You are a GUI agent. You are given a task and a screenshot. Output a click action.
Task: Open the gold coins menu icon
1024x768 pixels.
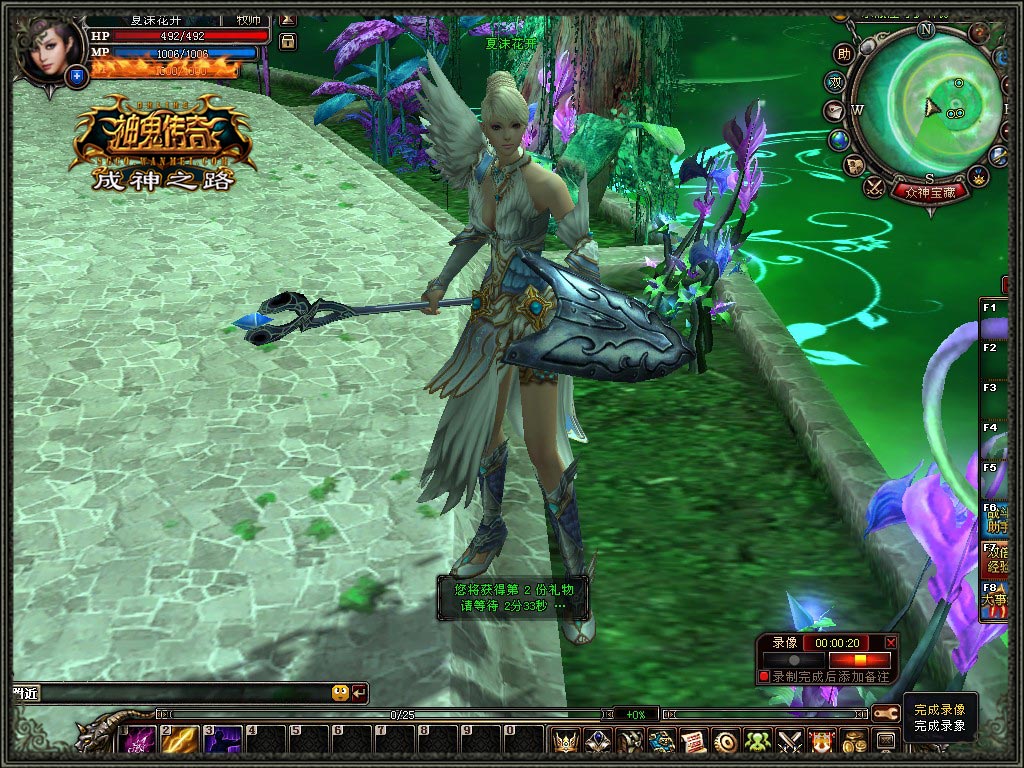[x=854, y=741]
